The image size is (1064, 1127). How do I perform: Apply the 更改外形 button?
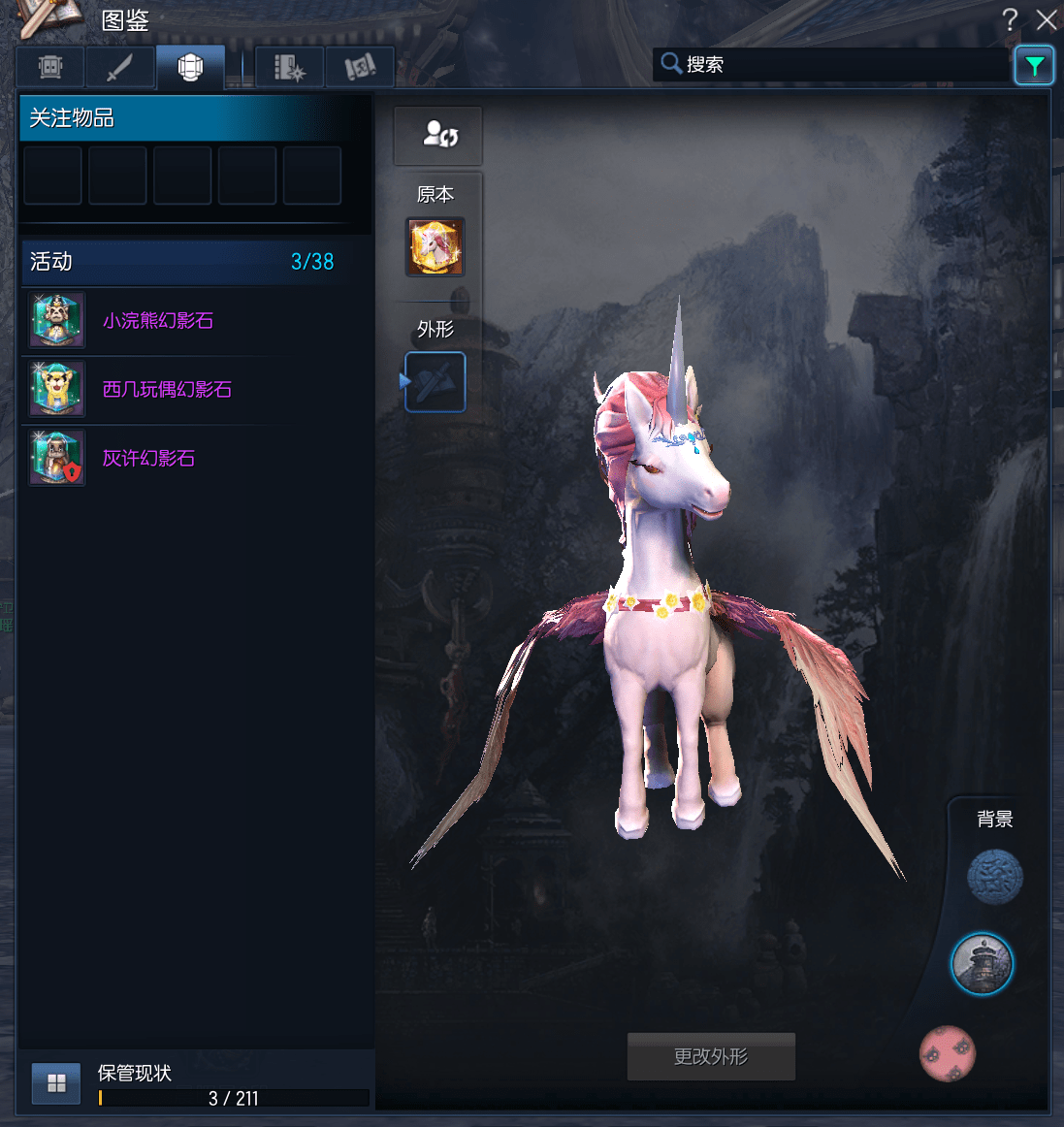click(x=711, y=1056)
